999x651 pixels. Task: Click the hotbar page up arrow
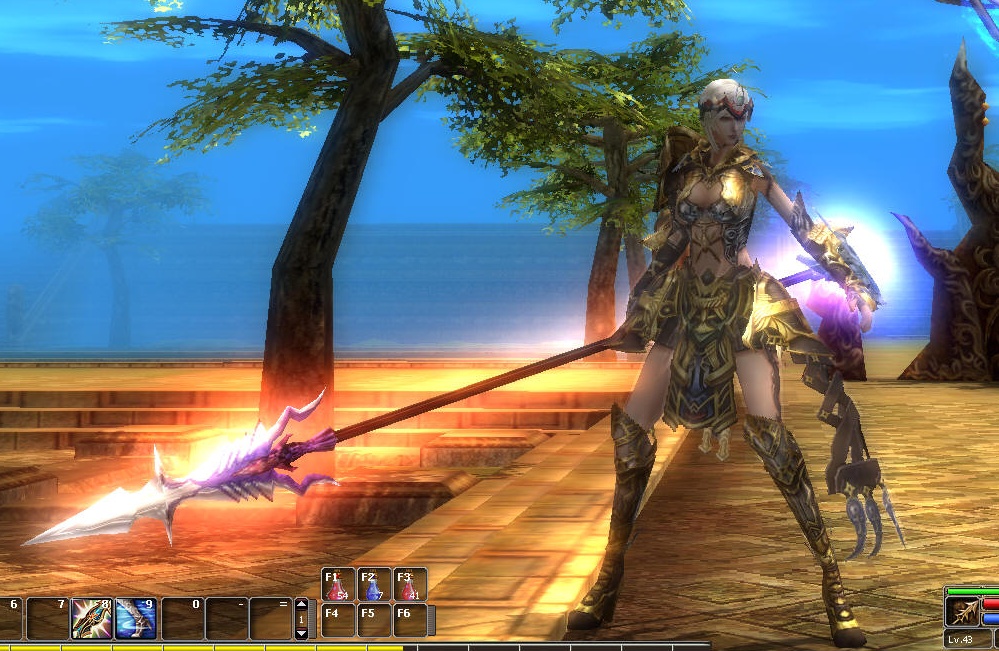301,605
